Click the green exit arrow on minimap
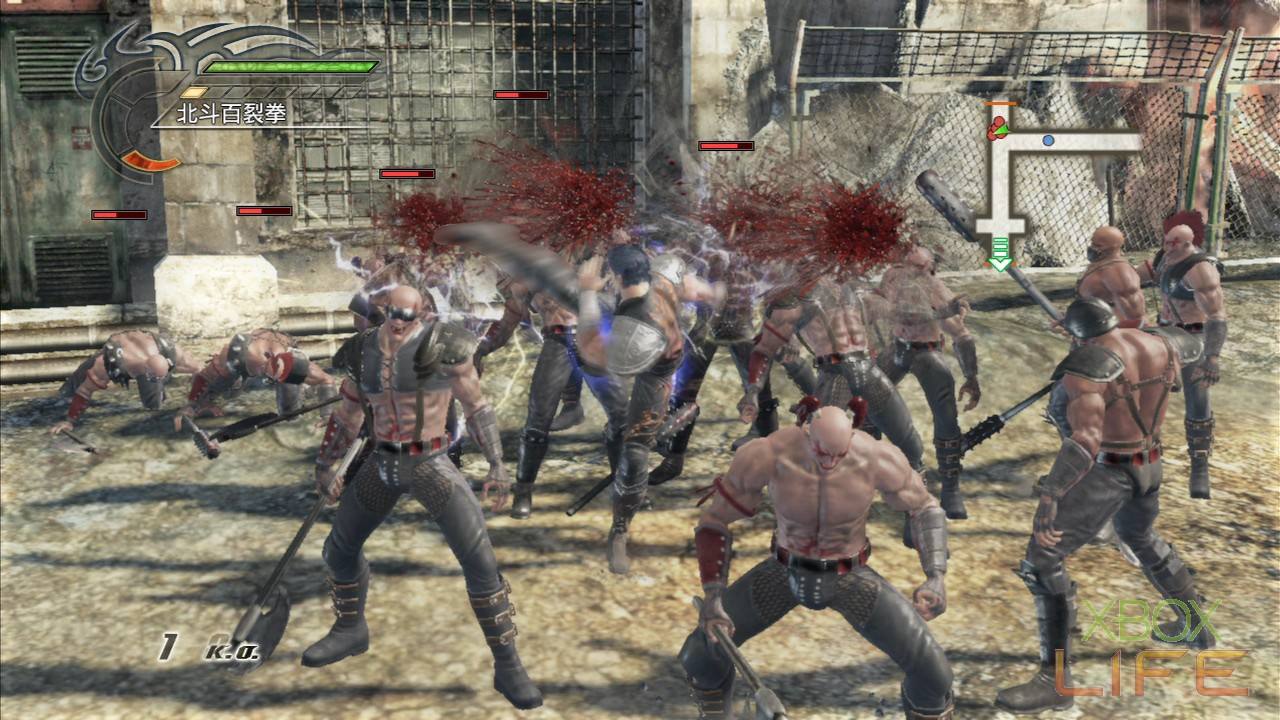Image resolution: width=1280 pixels, height=720 pixels. (999, 263)
